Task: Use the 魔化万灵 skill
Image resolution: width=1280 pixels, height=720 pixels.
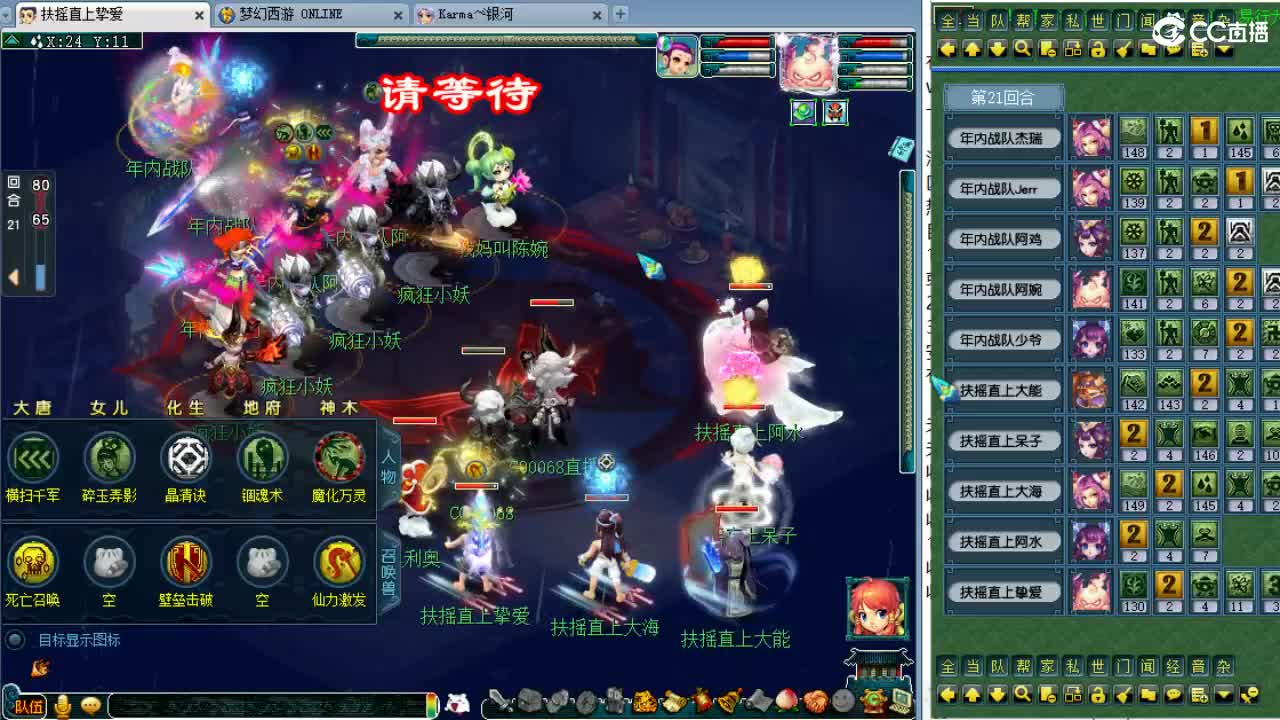Action: click(x=338, y=460)
